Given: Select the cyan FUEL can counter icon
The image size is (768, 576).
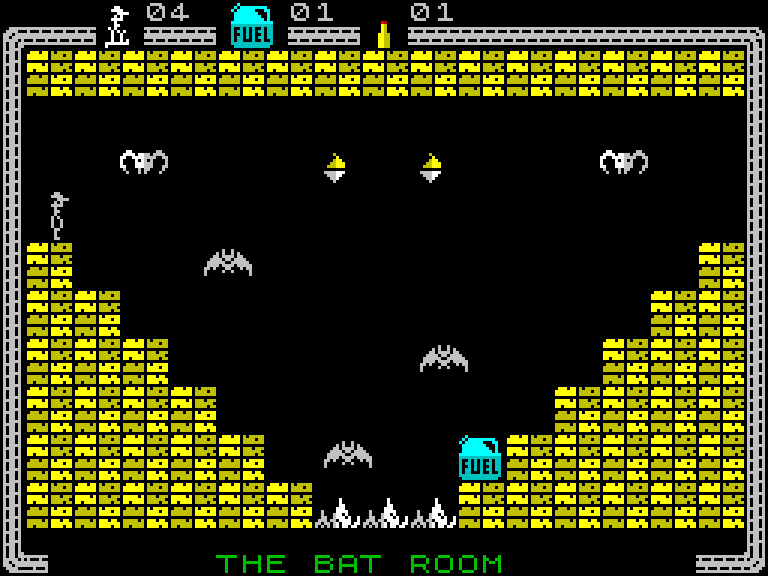Looking at the screenshot, I should coord(251,26).
